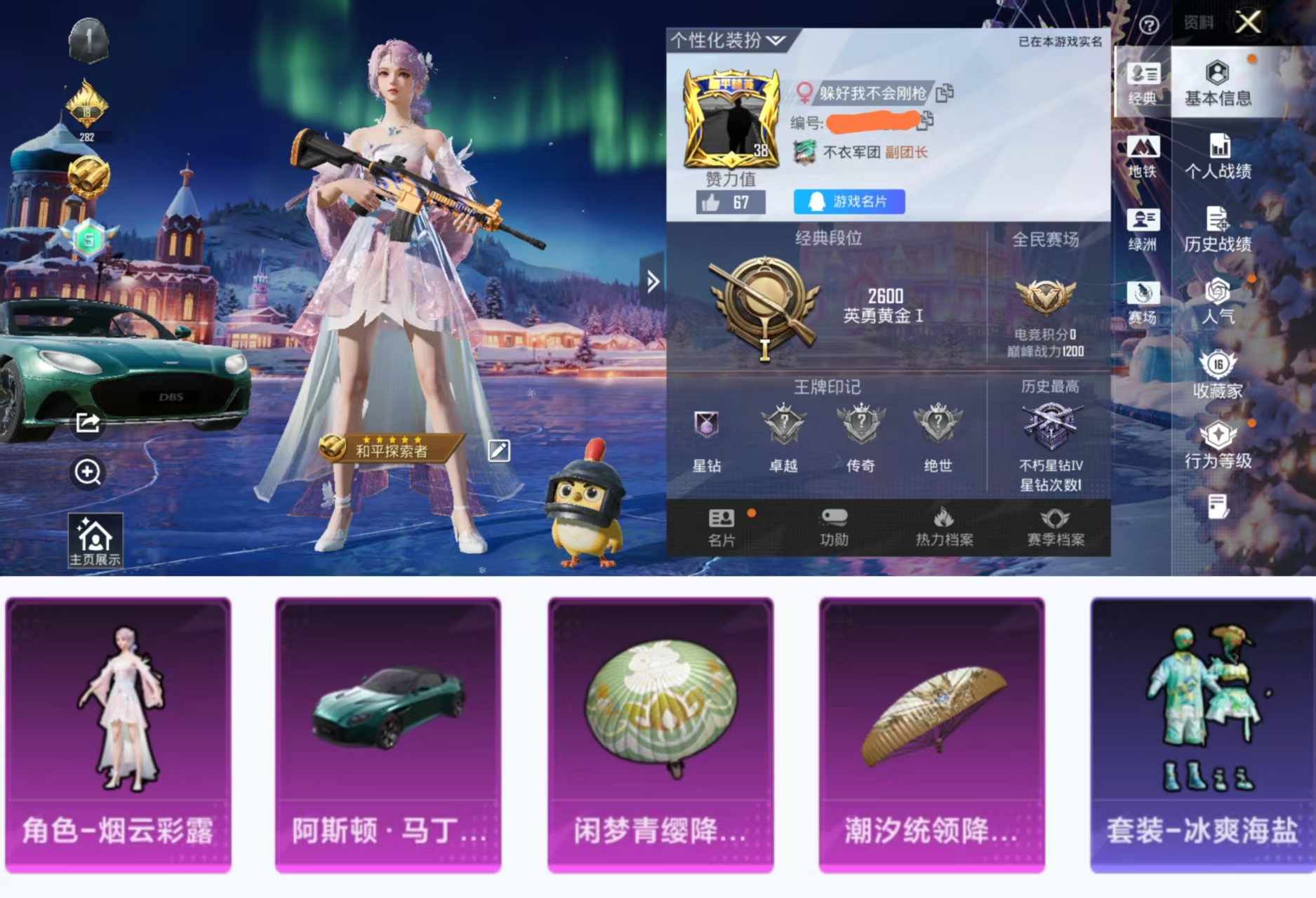
Task: Click the magnifier zoom icon
Action: [87, 472]
